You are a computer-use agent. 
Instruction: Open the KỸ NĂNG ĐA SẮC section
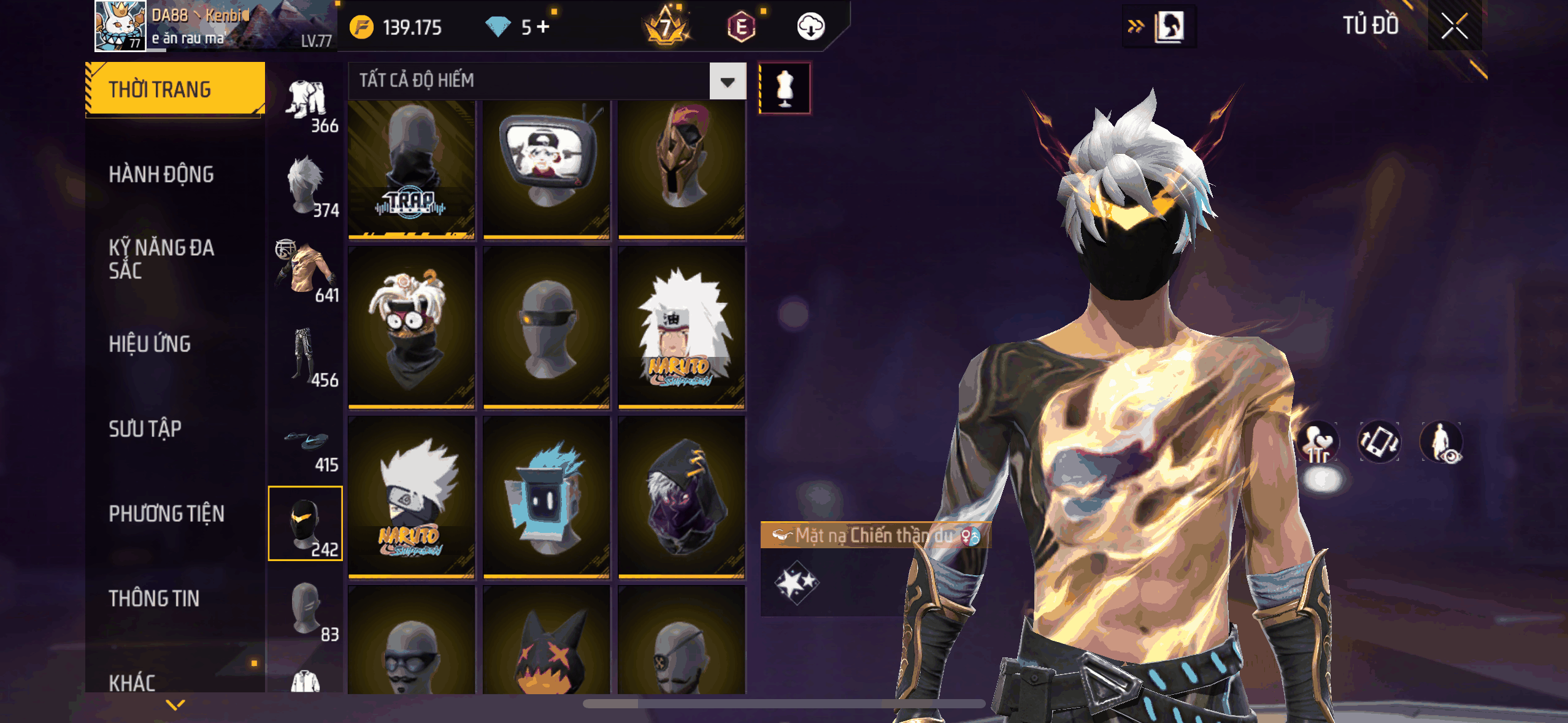click(161, 259)
